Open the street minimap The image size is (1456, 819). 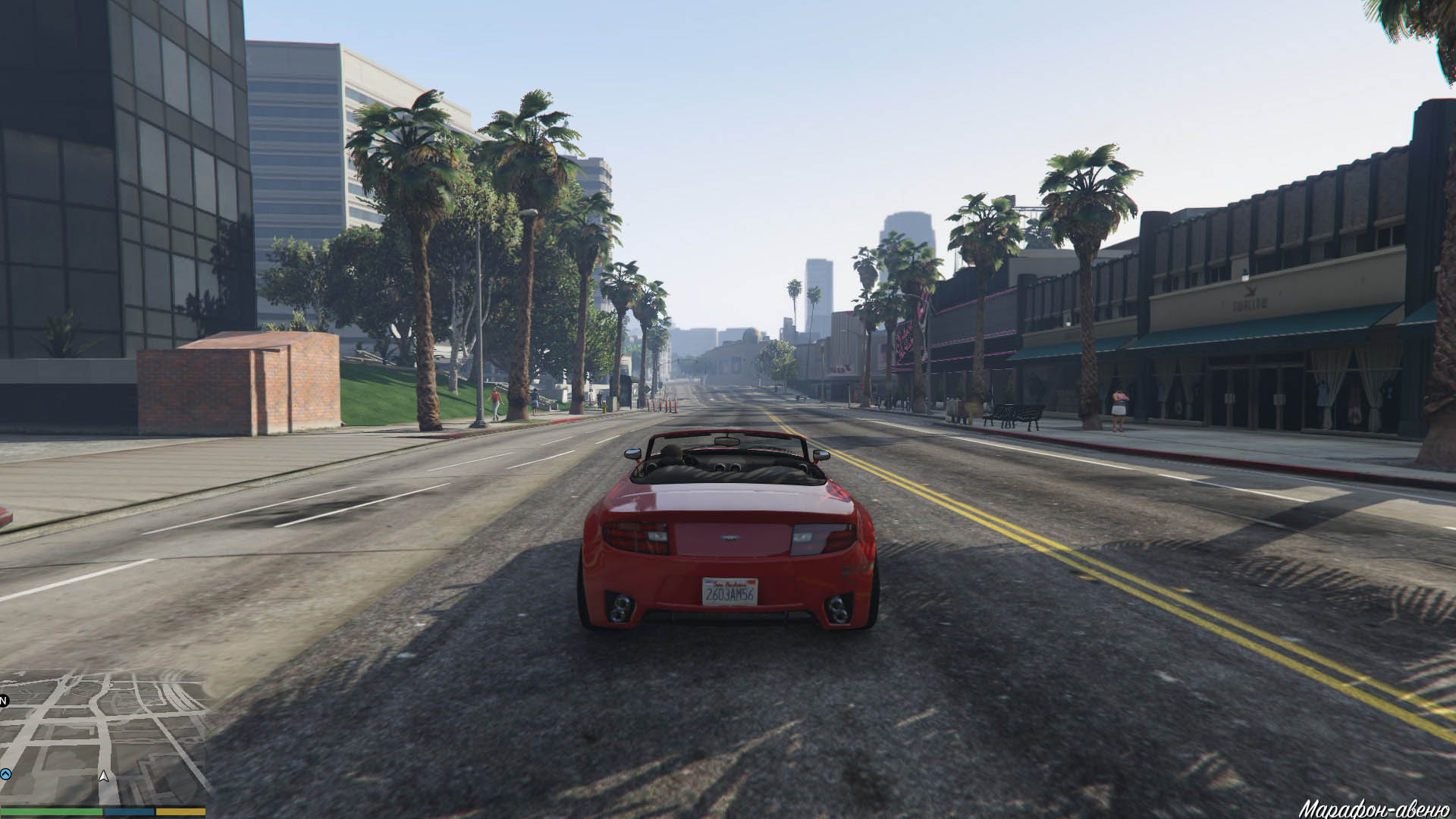(105, 737)
